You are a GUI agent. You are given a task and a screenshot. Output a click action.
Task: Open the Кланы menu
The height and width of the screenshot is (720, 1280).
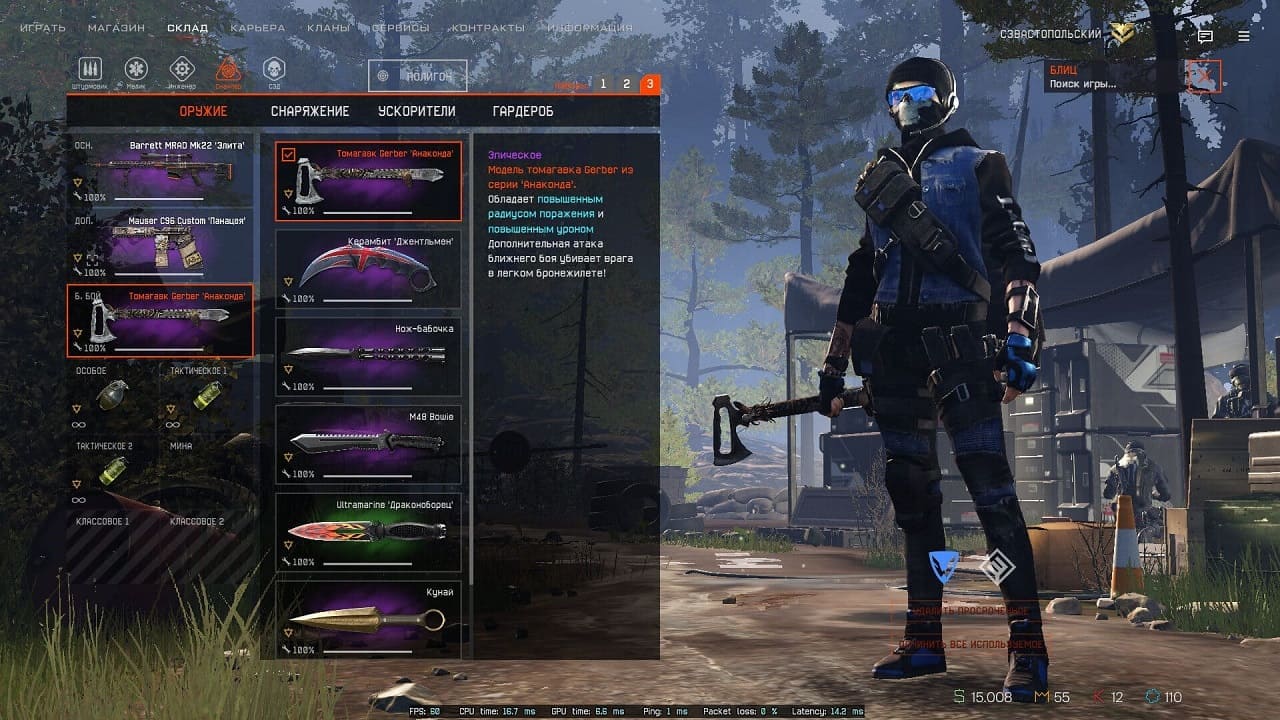pos(328,28)
